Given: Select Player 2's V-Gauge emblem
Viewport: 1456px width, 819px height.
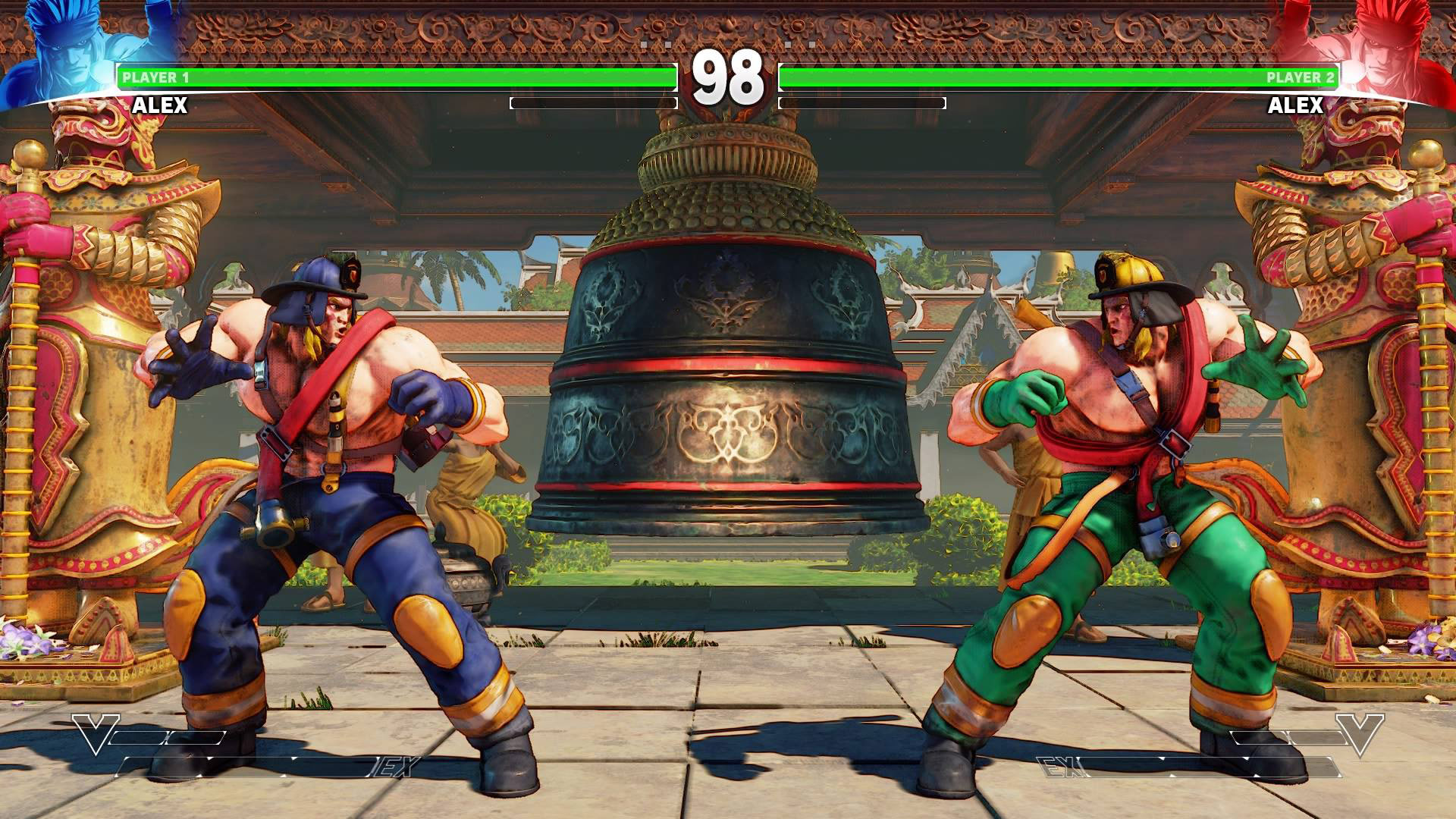Looking at the screenshot, I should [1360, 733].
